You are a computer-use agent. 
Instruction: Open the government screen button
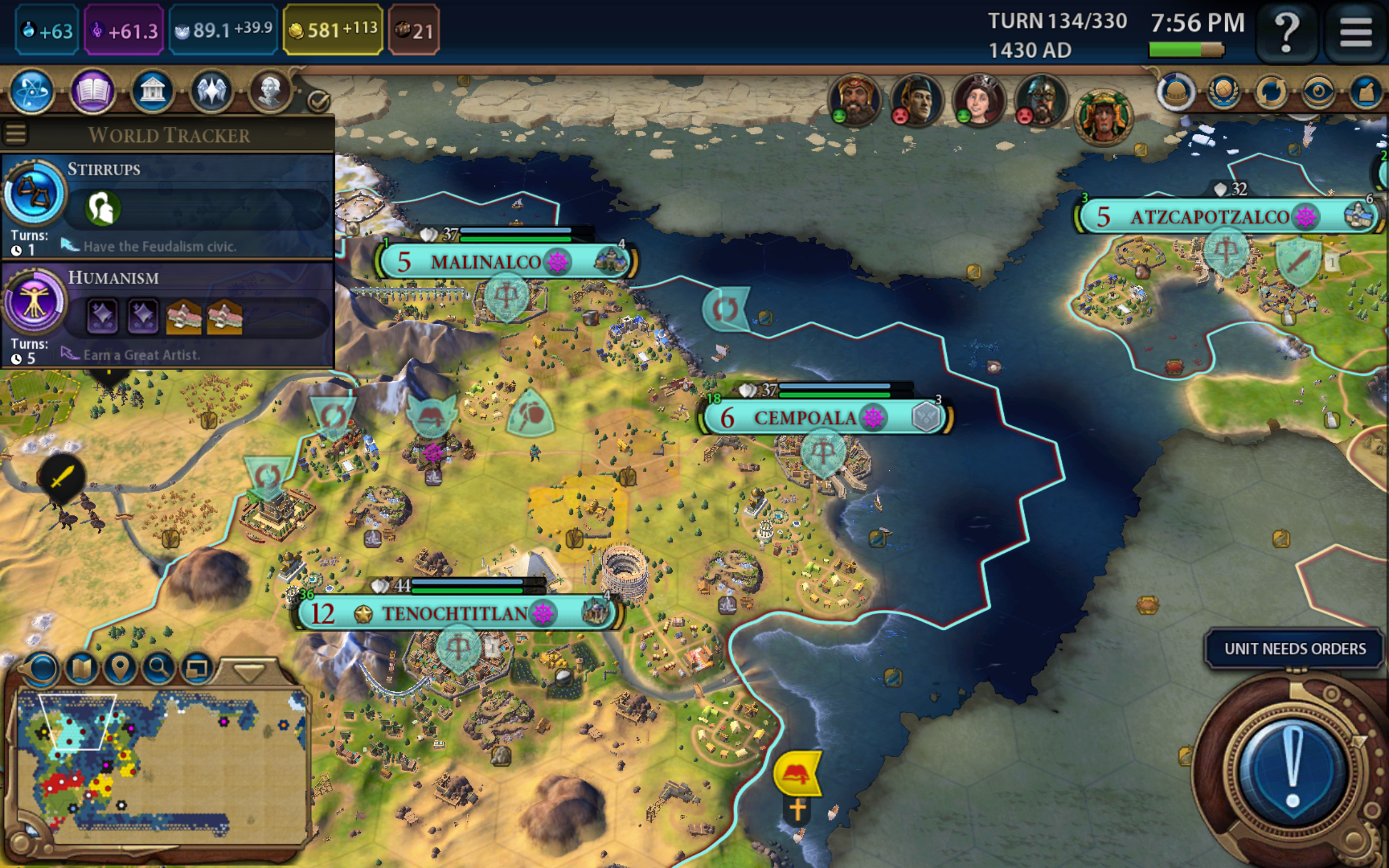pyautogui.click(x=152, y=91)
